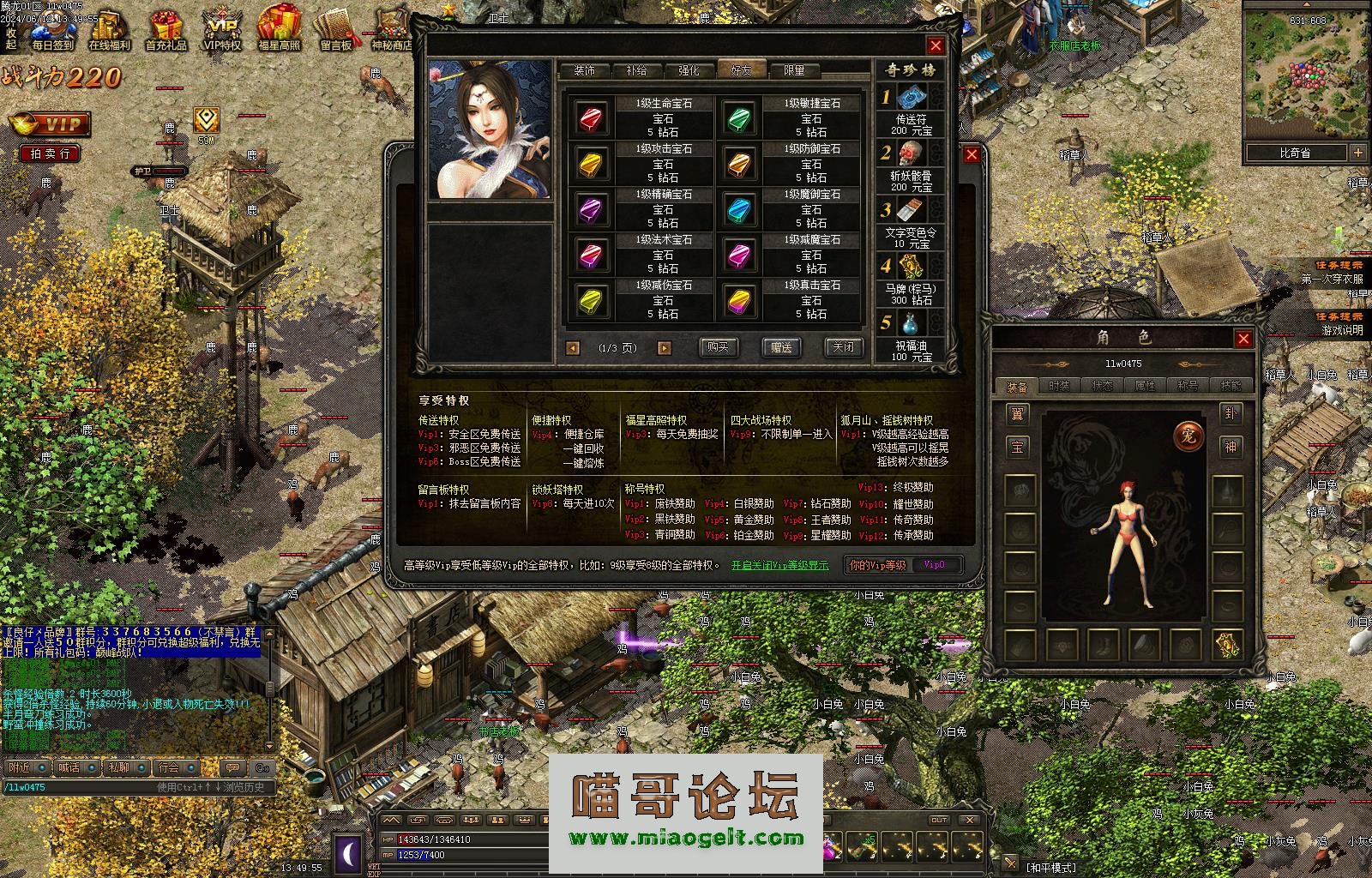The height and width of the screenshot is (878, 1372).
Task: Select the 1级生命宝石 red gem
Action: pyautogui.click(x=591, y=117)
